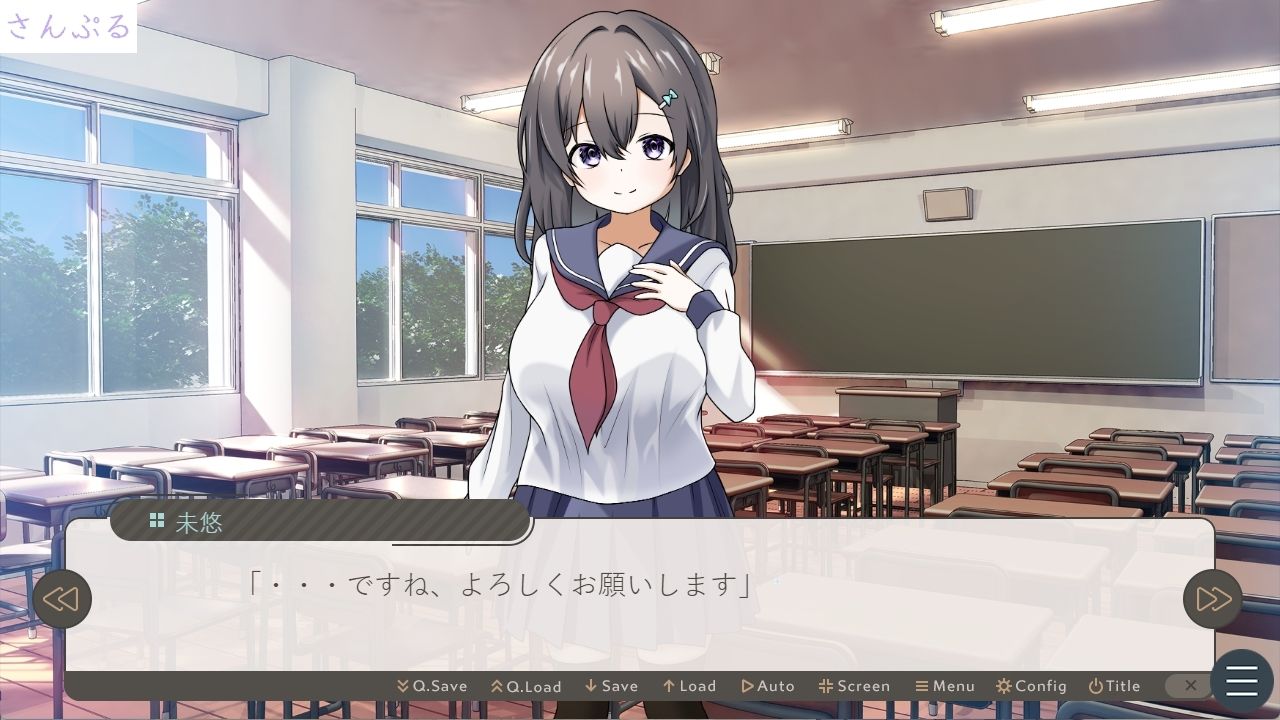
Task: Open the Save screen
Action: 614,686
